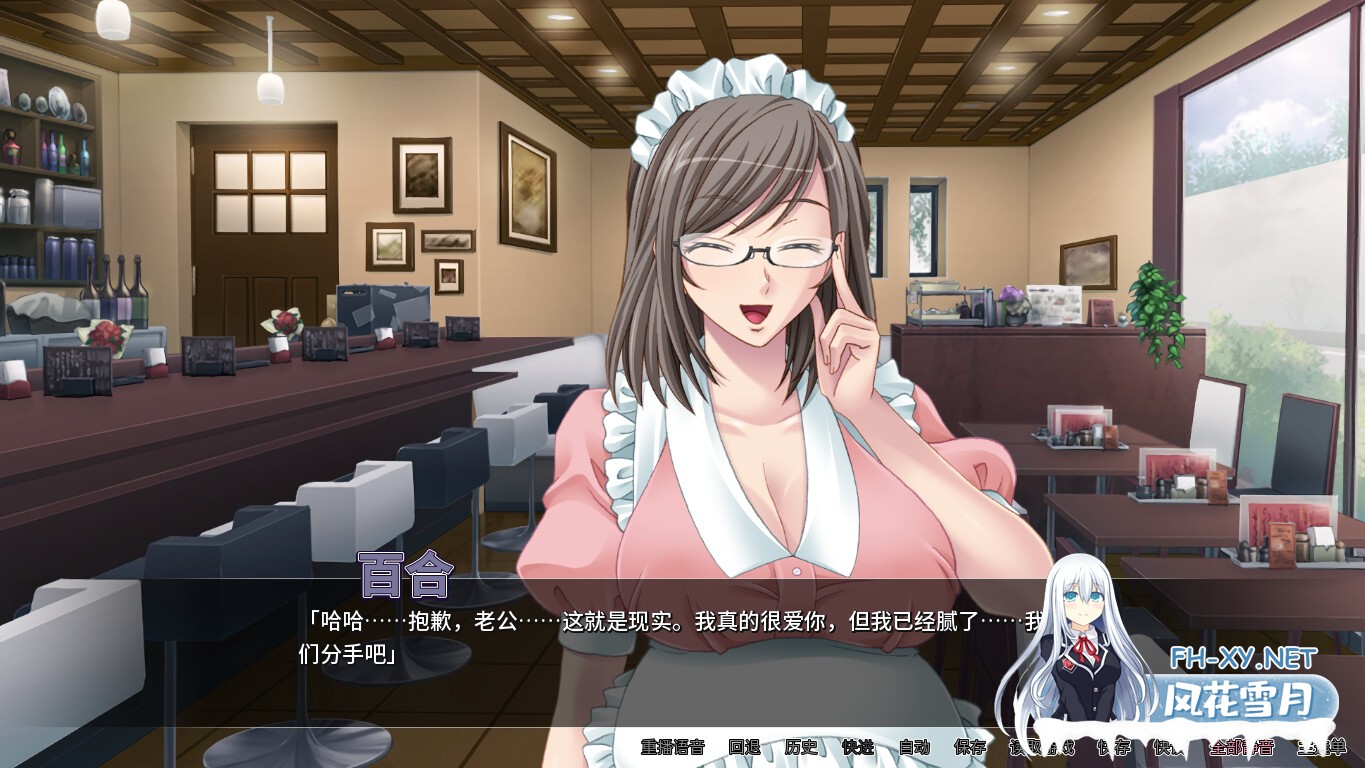Return to the 主菜单 main menu

(1322, 746)
